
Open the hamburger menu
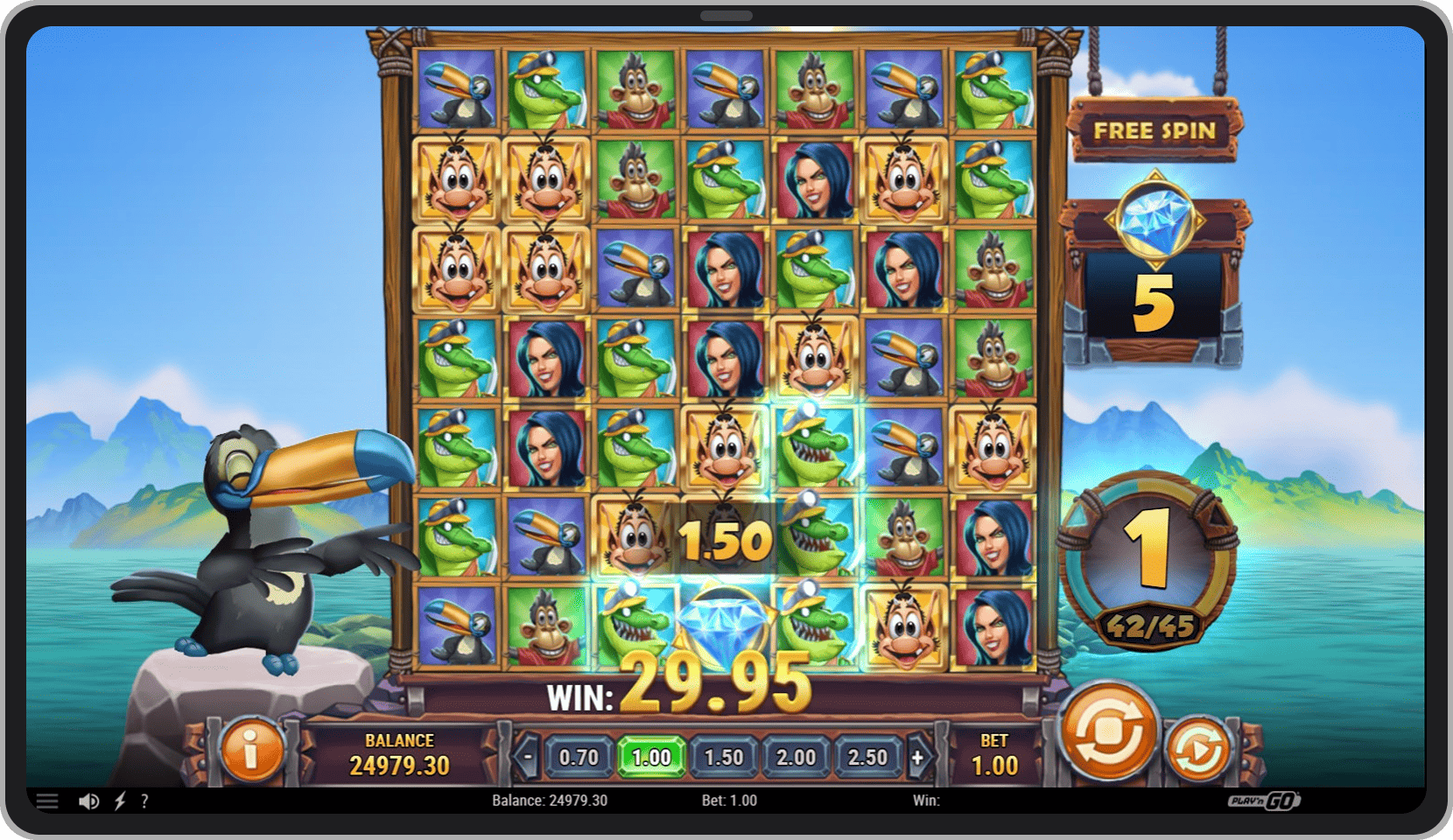pos(48,800)
